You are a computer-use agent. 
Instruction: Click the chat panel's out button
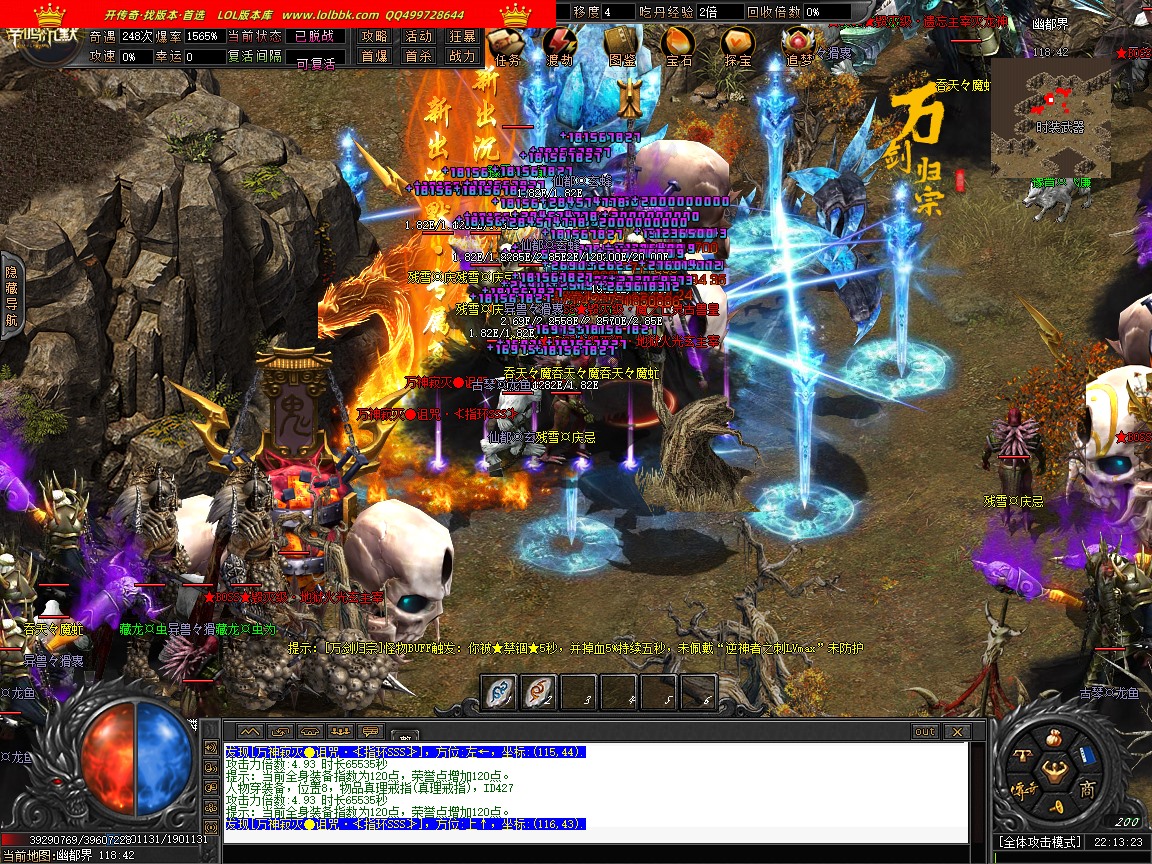click(925, 732)
